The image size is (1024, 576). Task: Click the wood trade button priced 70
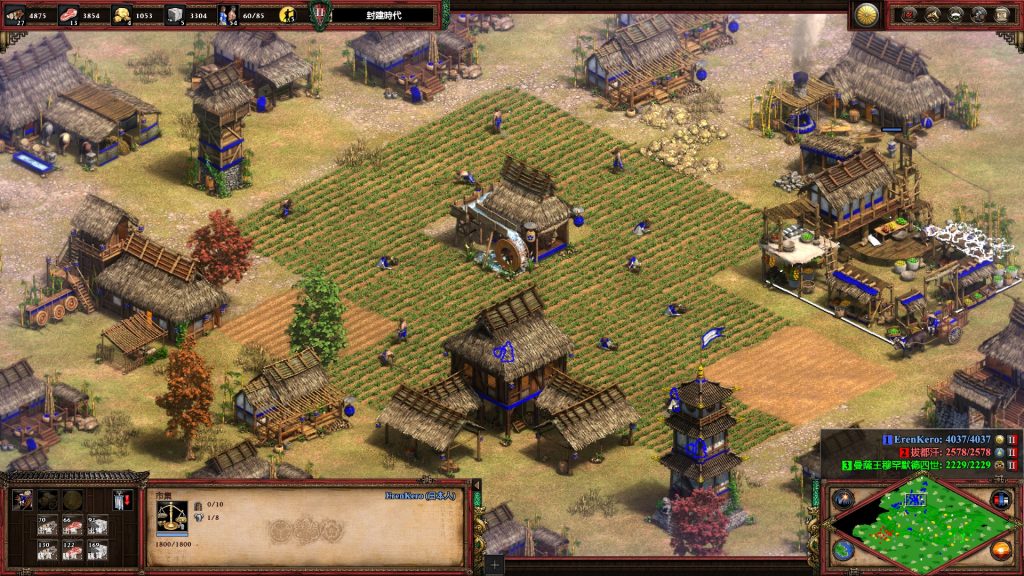(45, 525)
